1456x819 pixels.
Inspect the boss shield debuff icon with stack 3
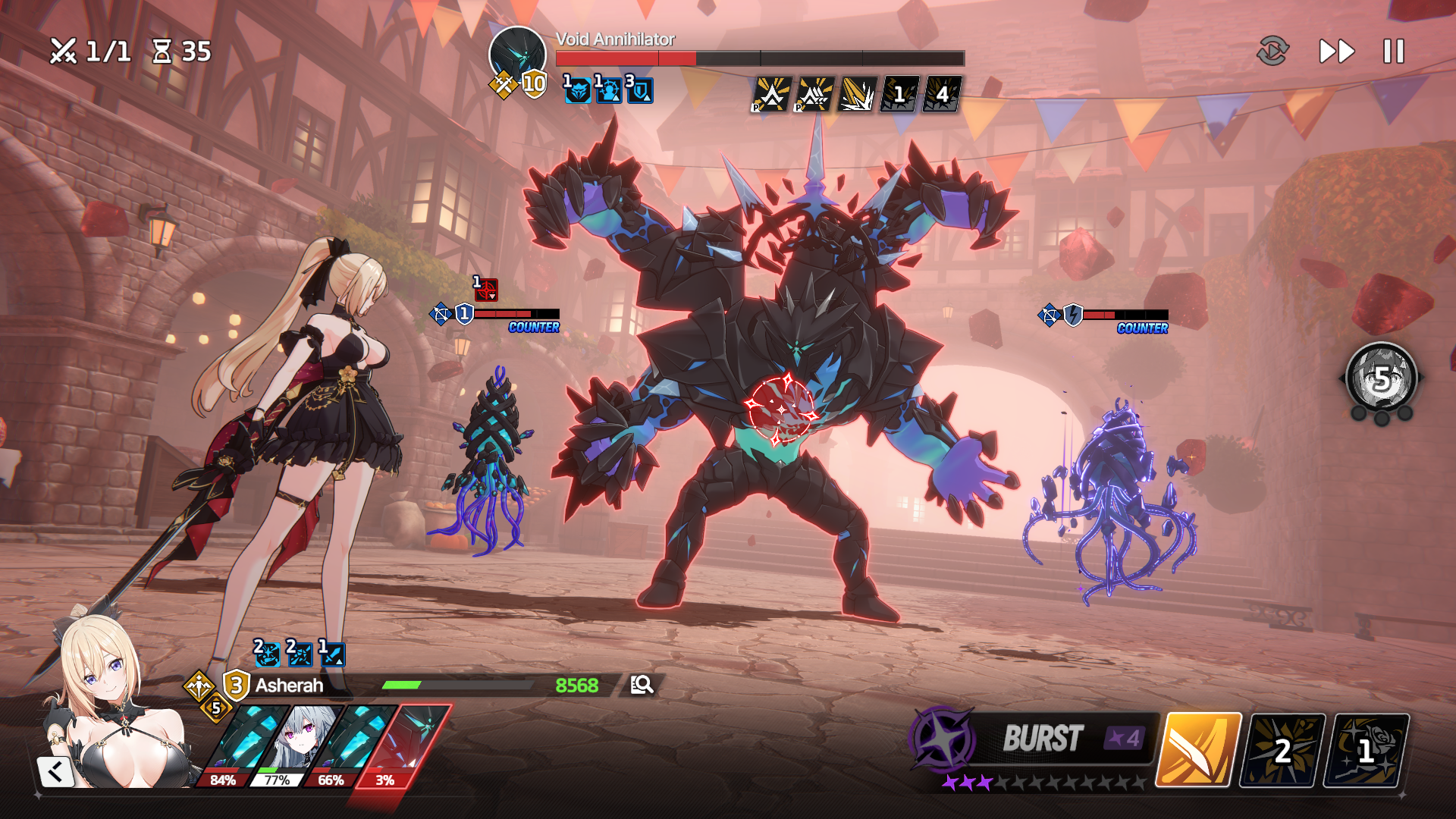point(639,90)
